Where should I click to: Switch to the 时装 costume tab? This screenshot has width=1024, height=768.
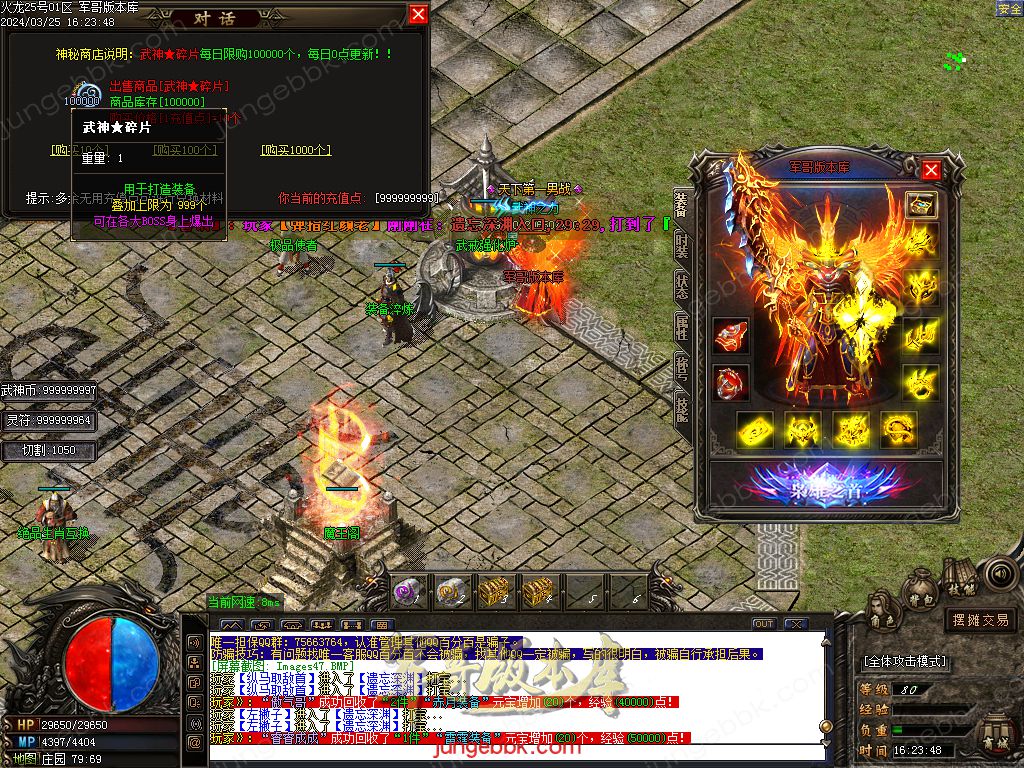coord(681,243)
